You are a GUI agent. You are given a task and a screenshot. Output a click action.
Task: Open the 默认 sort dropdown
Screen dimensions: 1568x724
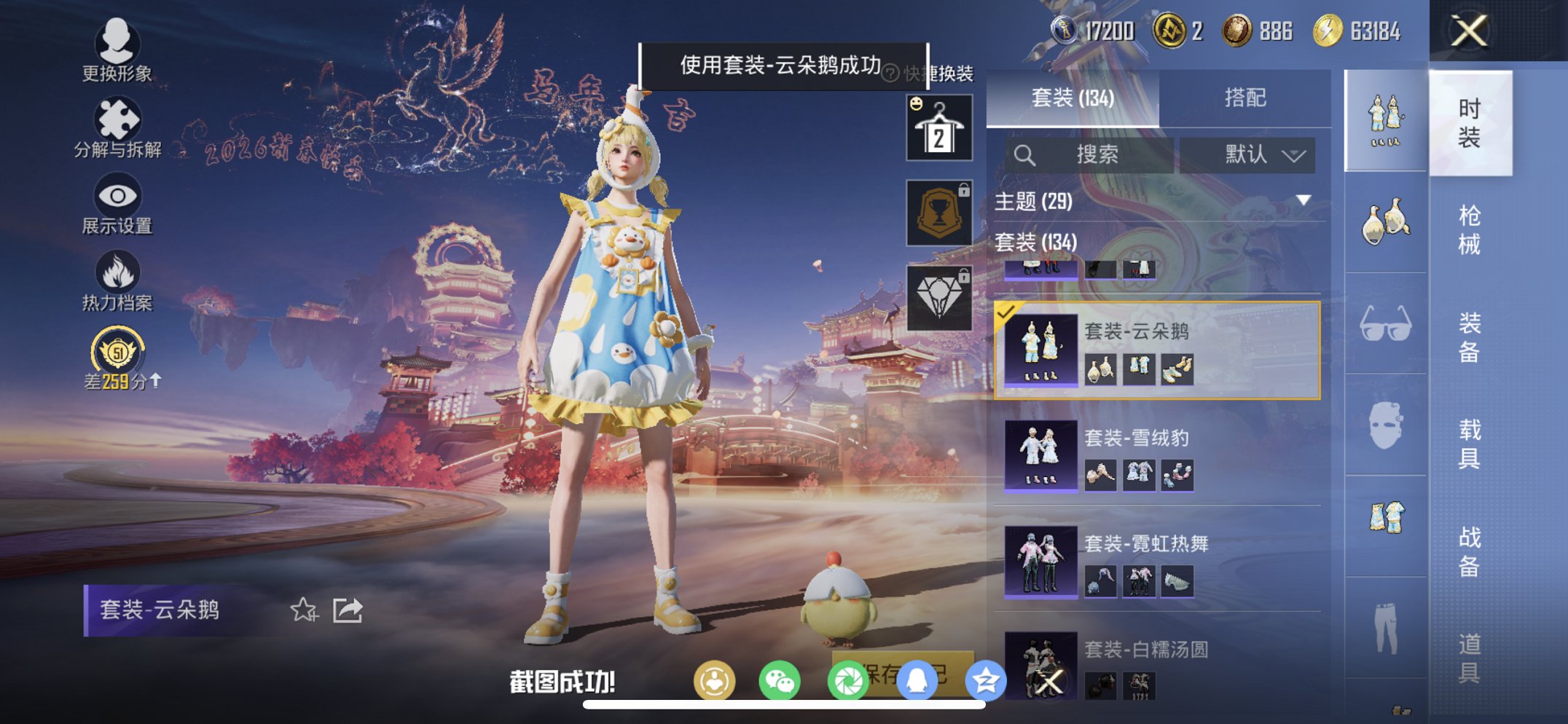[1247, 155]
